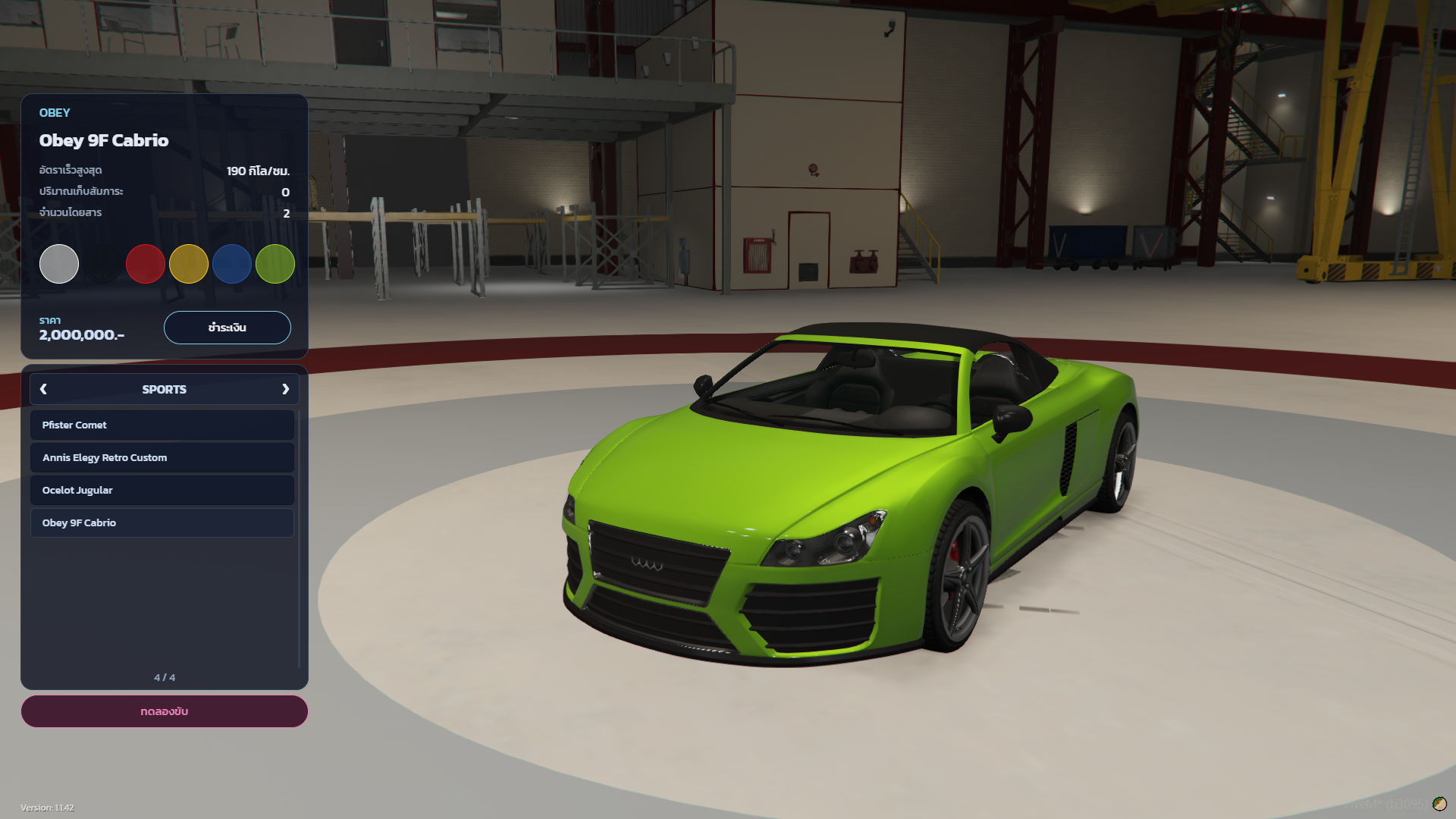Select the silver color swatch
Image resolution: width=1456 pixels, height=819 pixels.
pos(59,264)
